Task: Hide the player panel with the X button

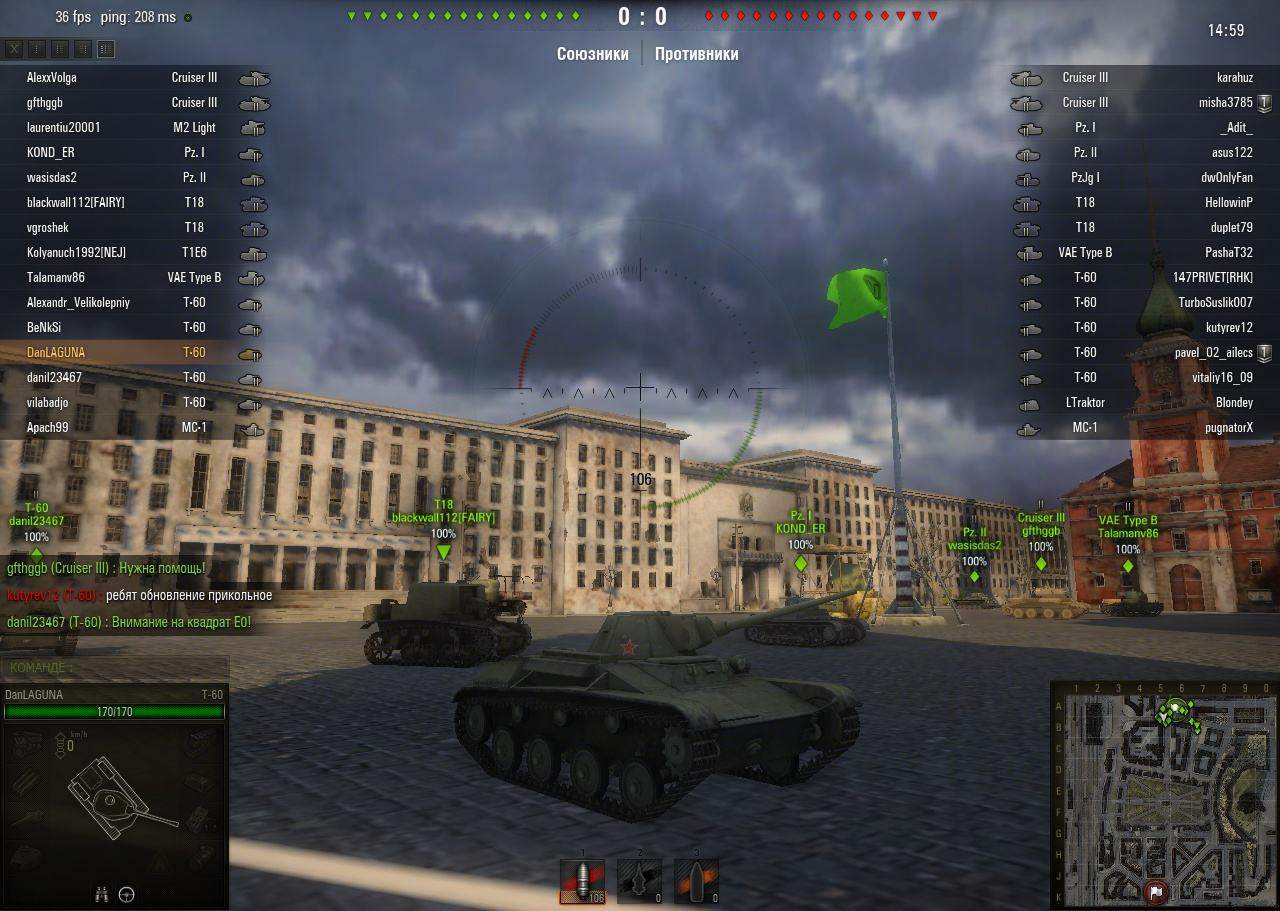Action: (14, 49)
